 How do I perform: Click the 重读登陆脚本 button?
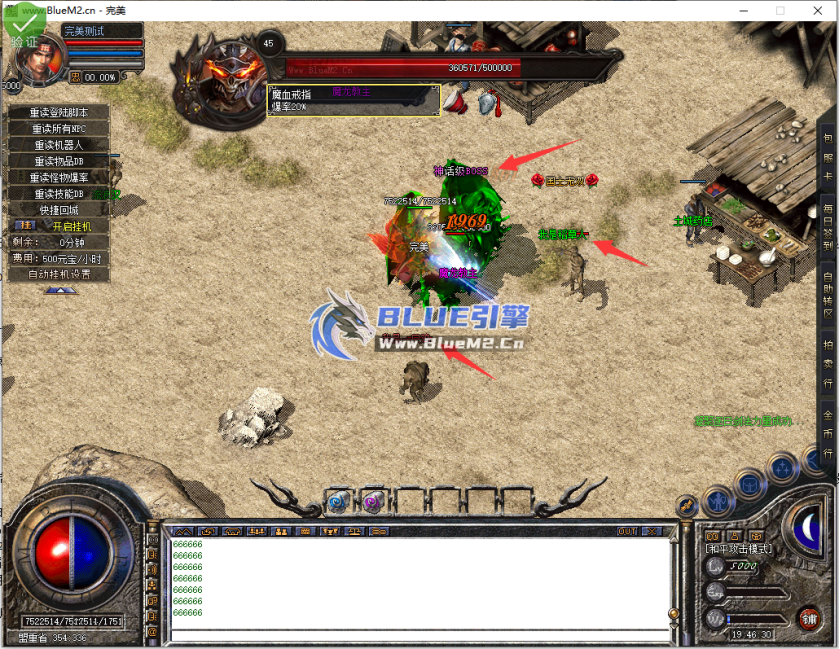pyautogui.click(x=58, y=113)
